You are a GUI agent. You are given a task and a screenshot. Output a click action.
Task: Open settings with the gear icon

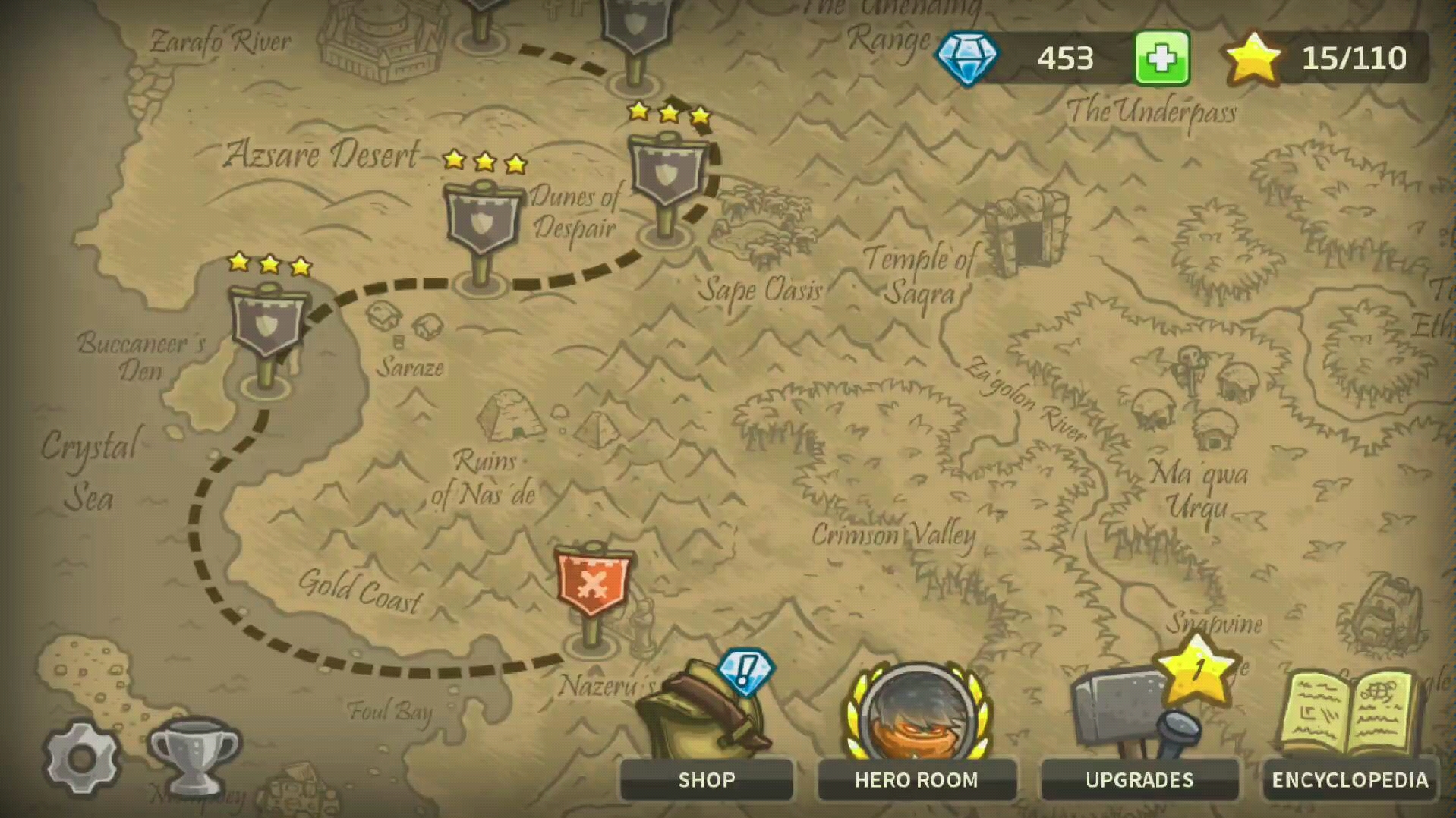[81, 757]
